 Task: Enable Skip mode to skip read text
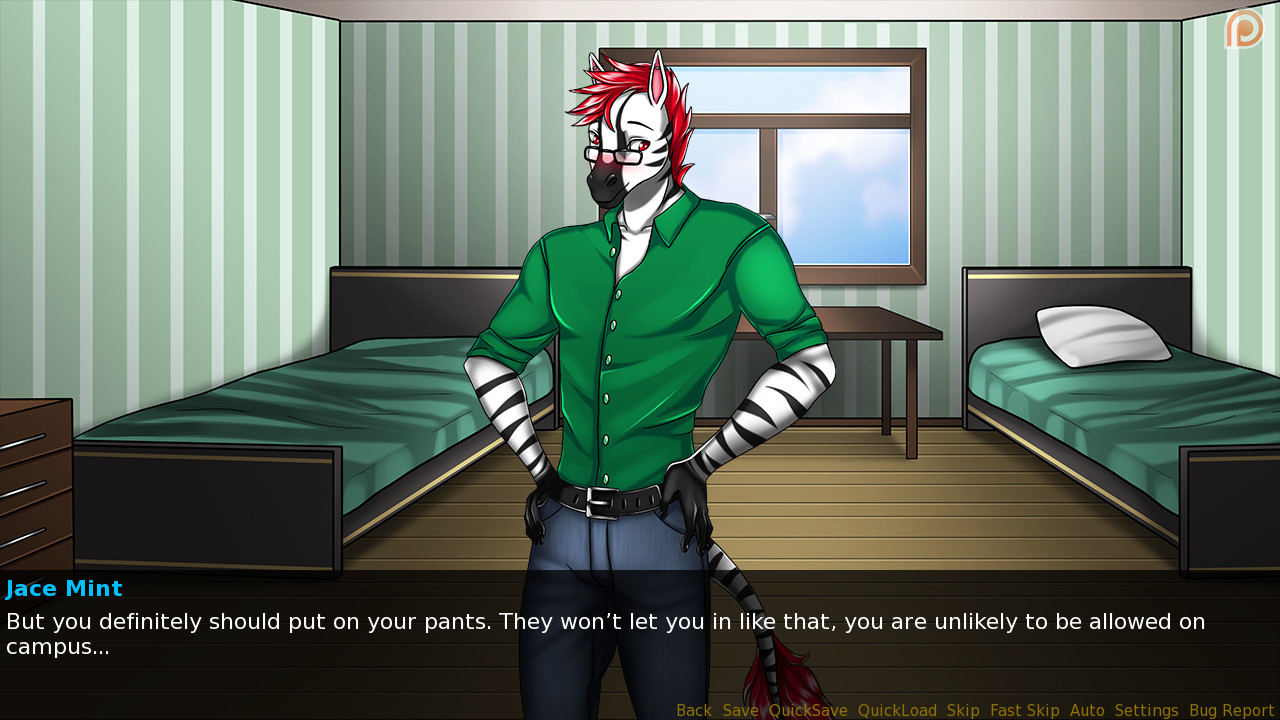click(963, 710)
